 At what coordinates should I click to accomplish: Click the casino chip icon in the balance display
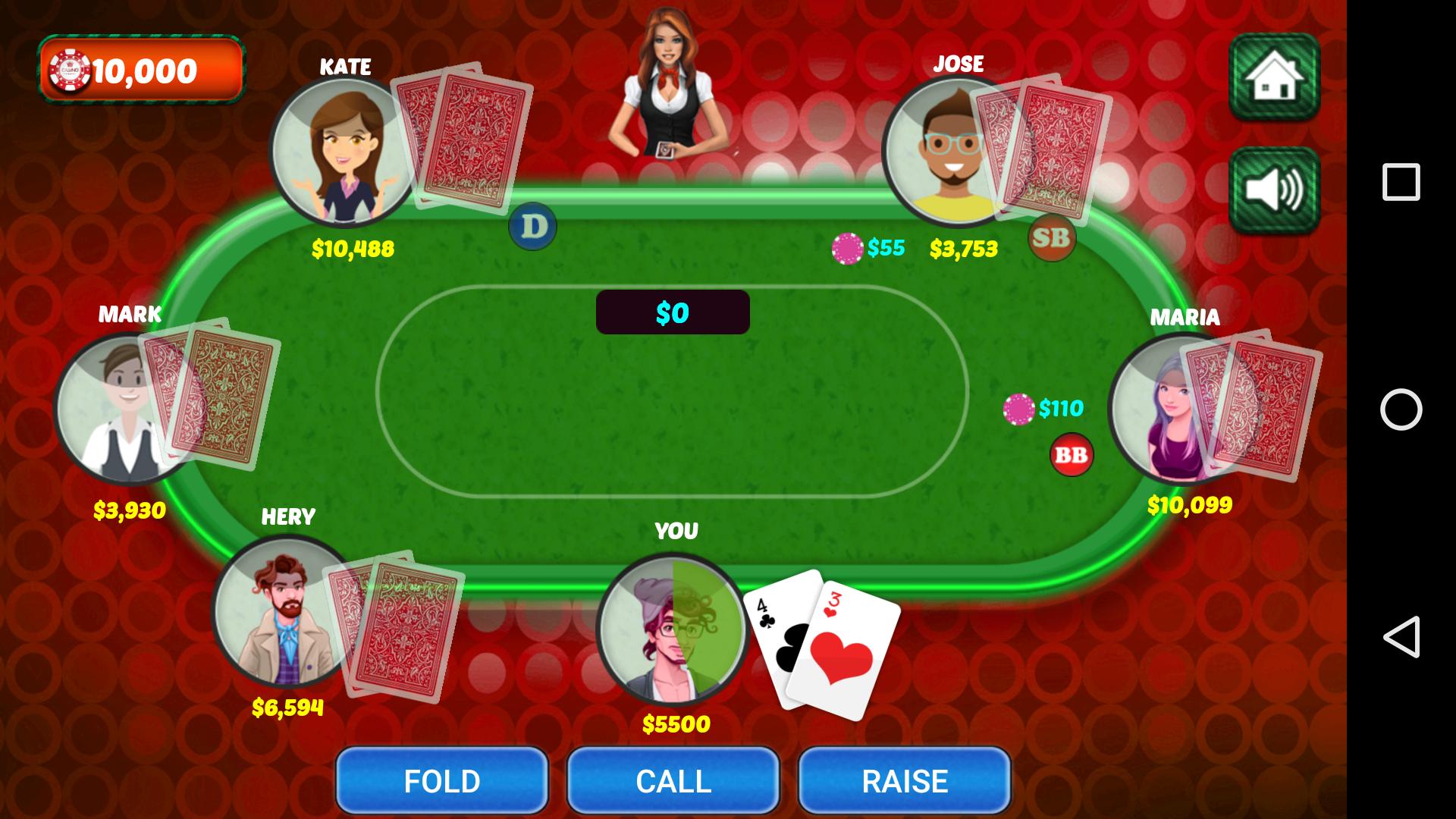pyautogui.click(x=70, y=71)
